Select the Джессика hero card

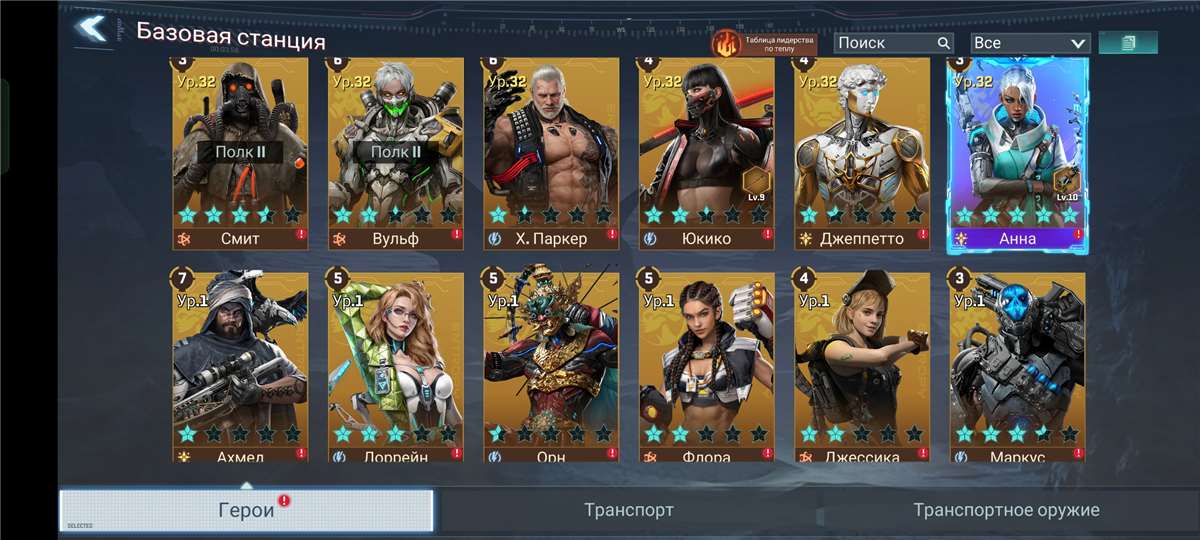(862, 365)
